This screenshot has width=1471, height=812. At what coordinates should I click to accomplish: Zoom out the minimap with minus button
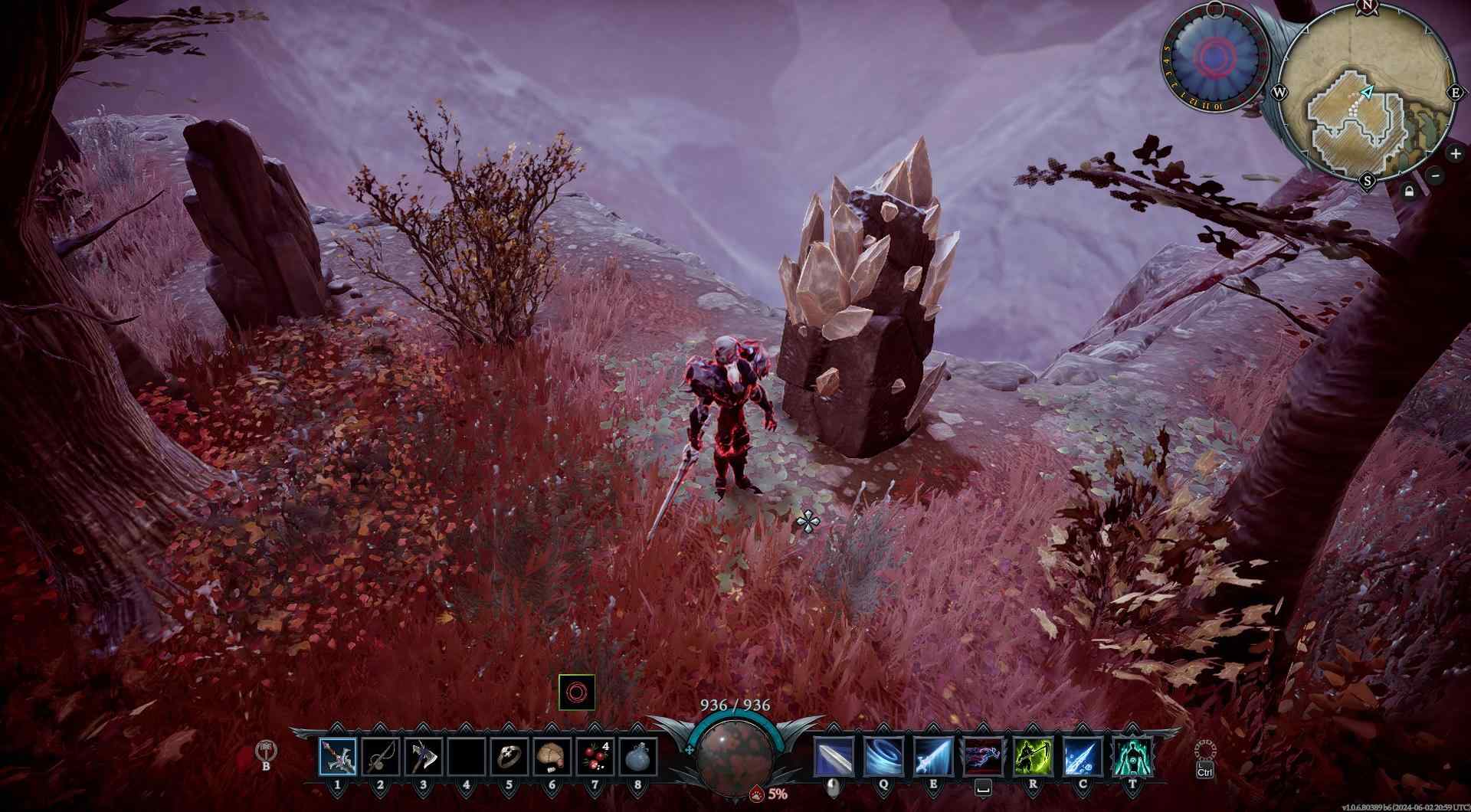pos(1436,175)
